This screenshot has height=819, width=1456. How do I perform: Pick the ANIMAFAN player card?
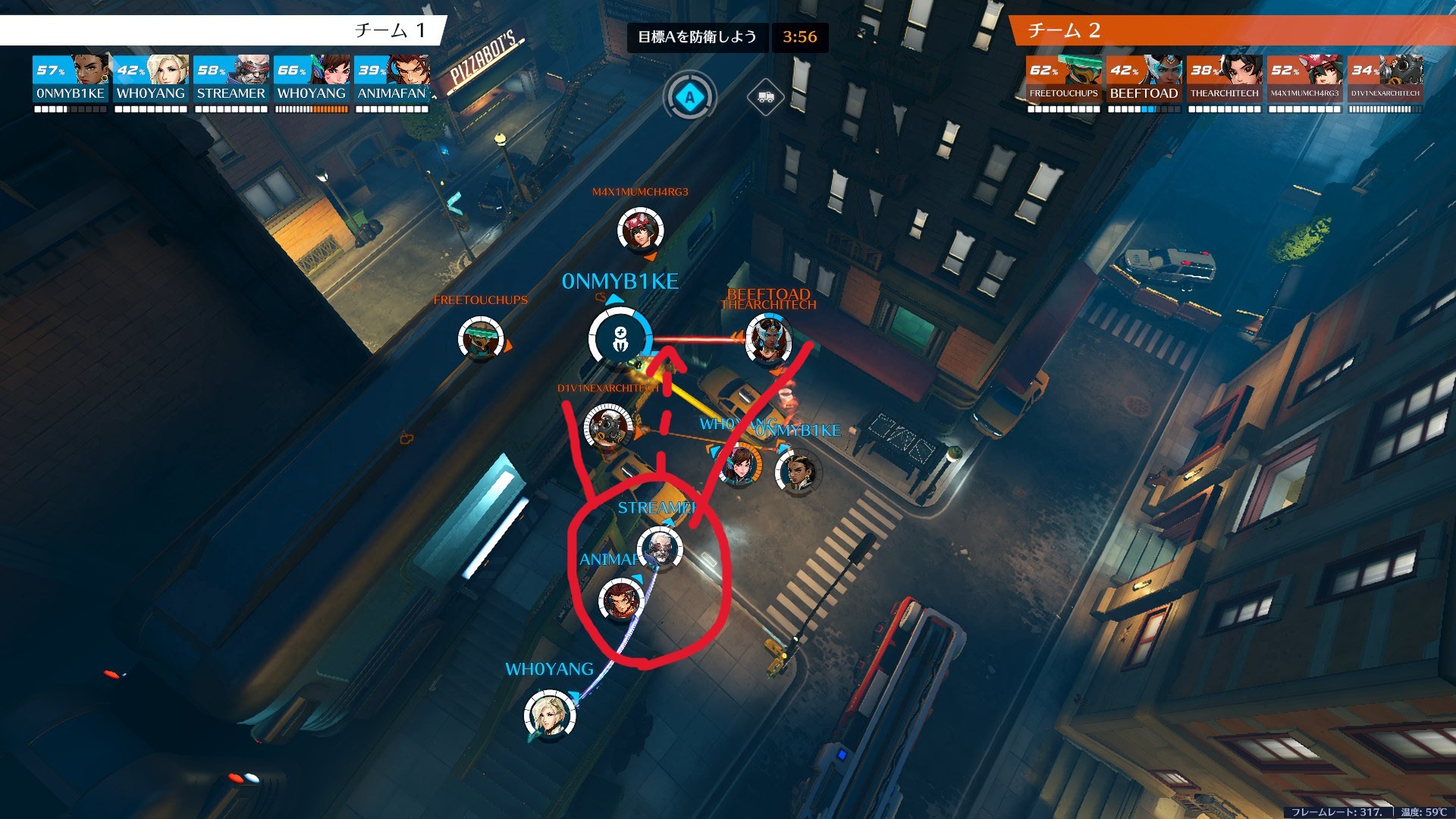pyautogui.click(x=392, y=79)
